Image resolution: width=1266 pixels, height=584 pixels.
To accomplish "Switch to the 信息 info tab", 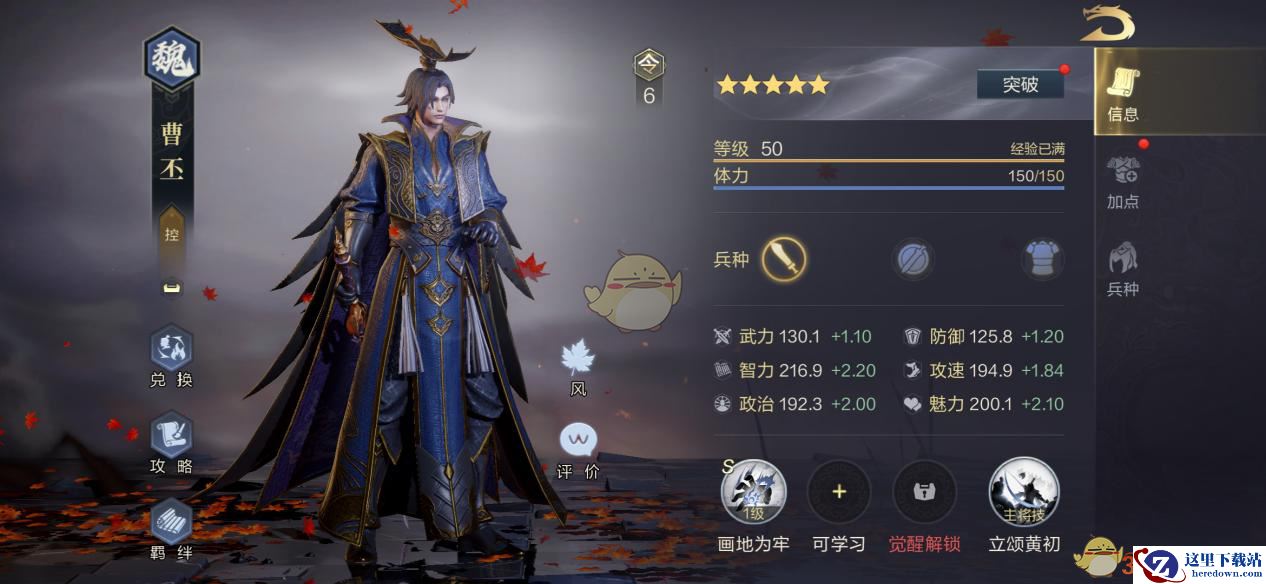I will [x=1123, y=94].
